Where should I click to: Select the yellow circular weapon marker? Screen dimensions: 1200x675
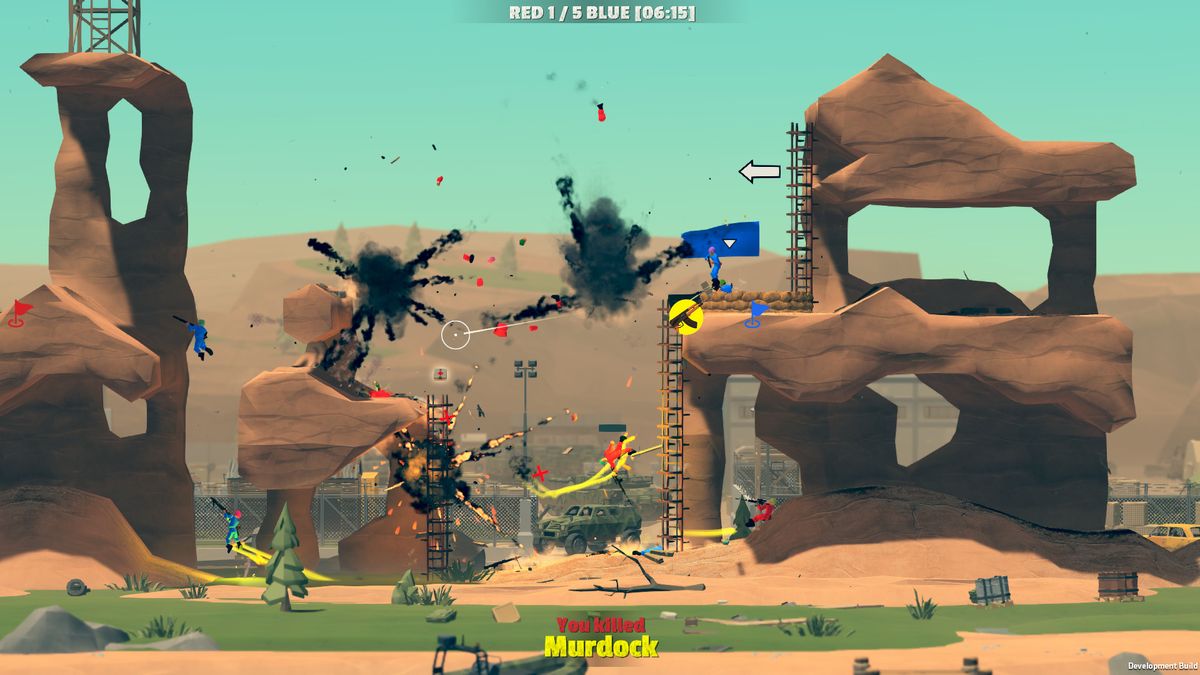[686, 315]
